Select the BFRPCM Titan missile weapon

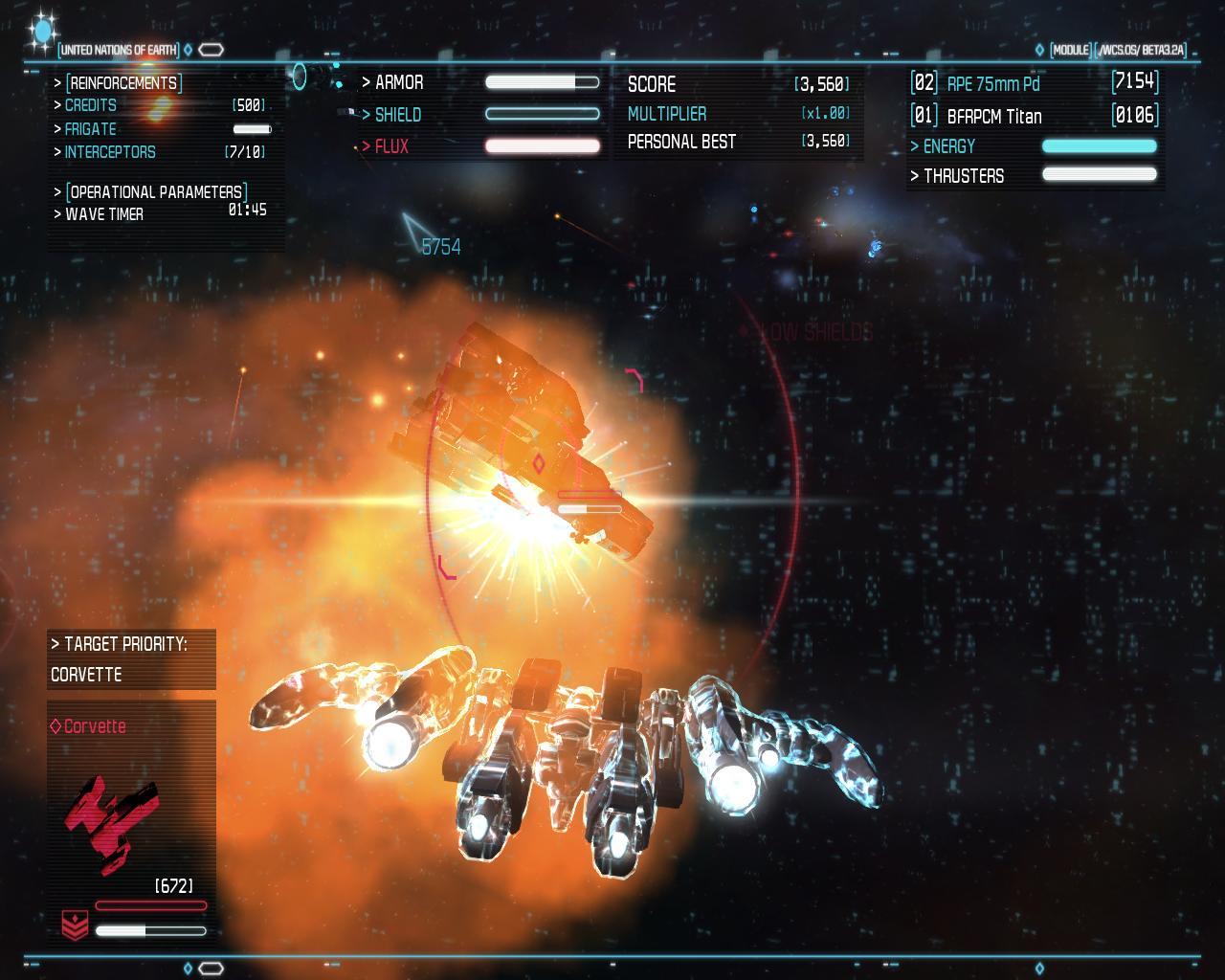coord(993,116)
